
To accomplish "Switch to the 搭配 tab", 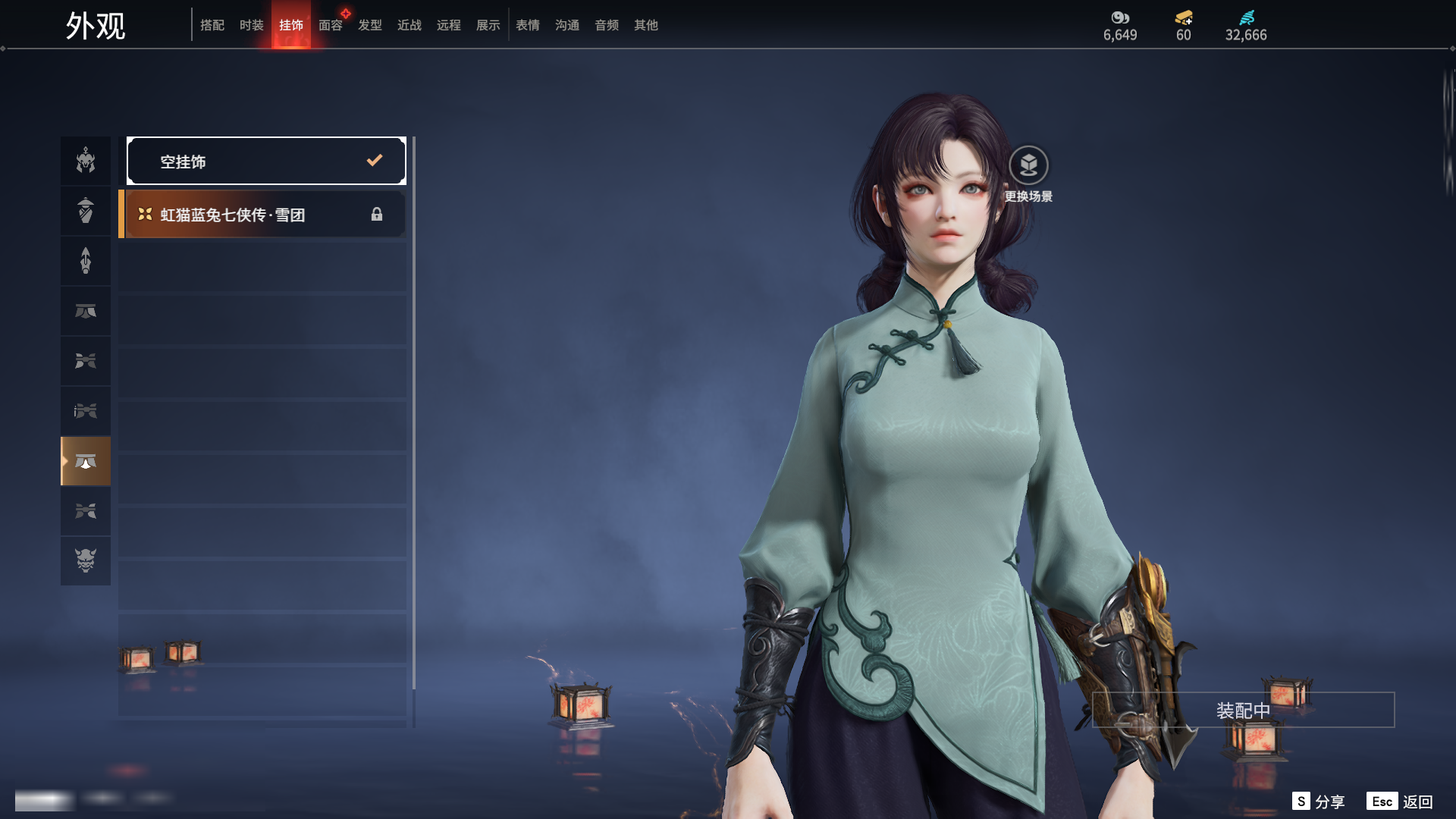I will pyautogui.click(x=212, y=25).
